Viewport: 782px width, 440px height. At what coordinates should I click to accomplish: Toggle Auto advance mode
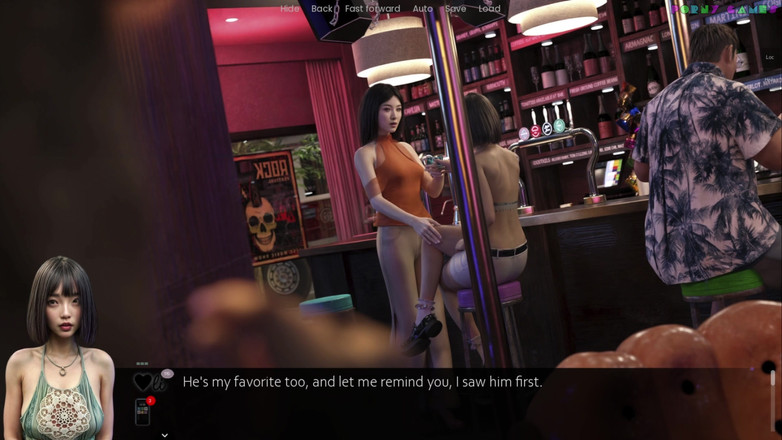(422, 9)
